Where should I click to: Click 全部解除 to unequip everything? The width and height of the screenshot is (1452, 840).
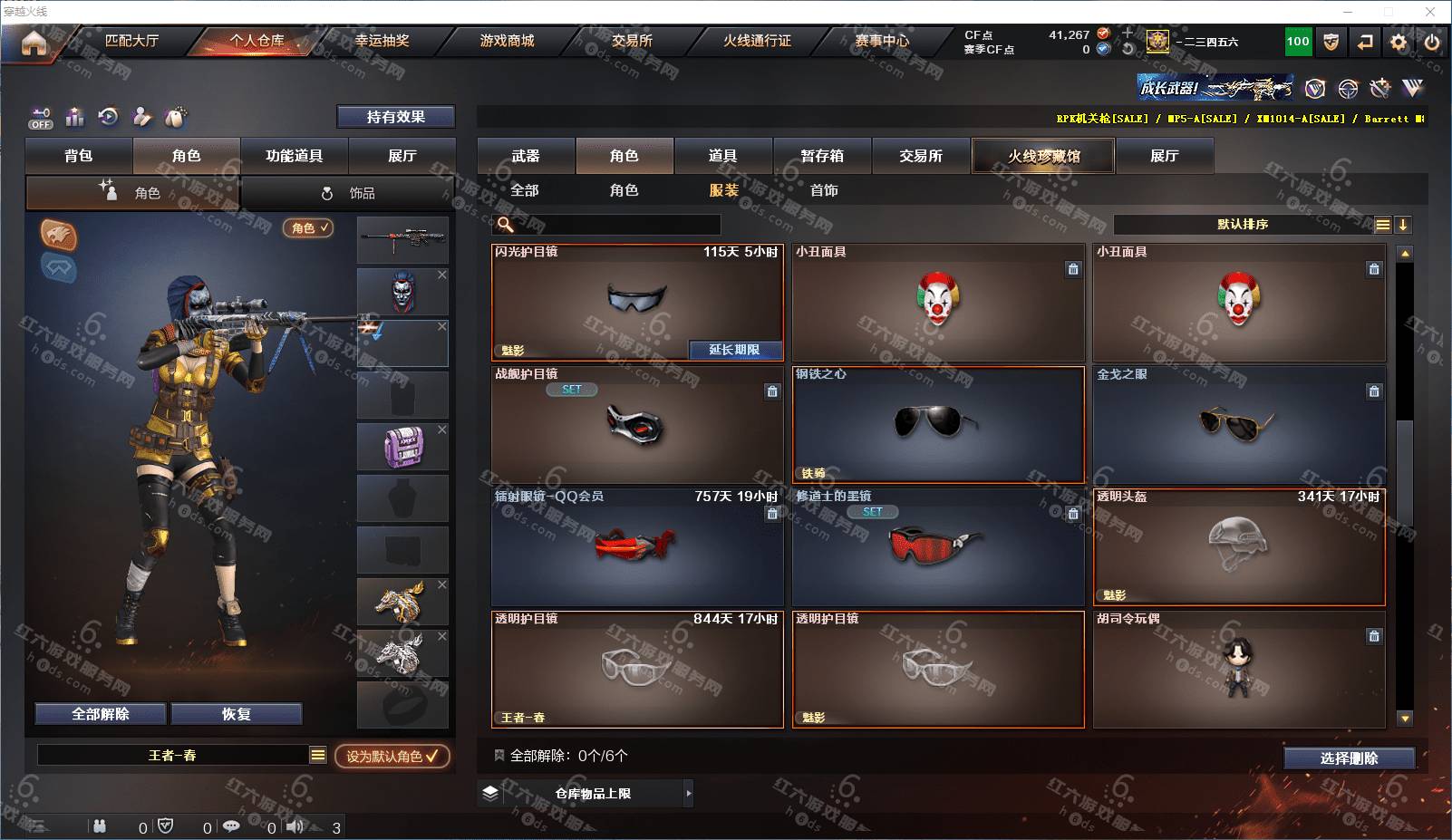[101, 714]
